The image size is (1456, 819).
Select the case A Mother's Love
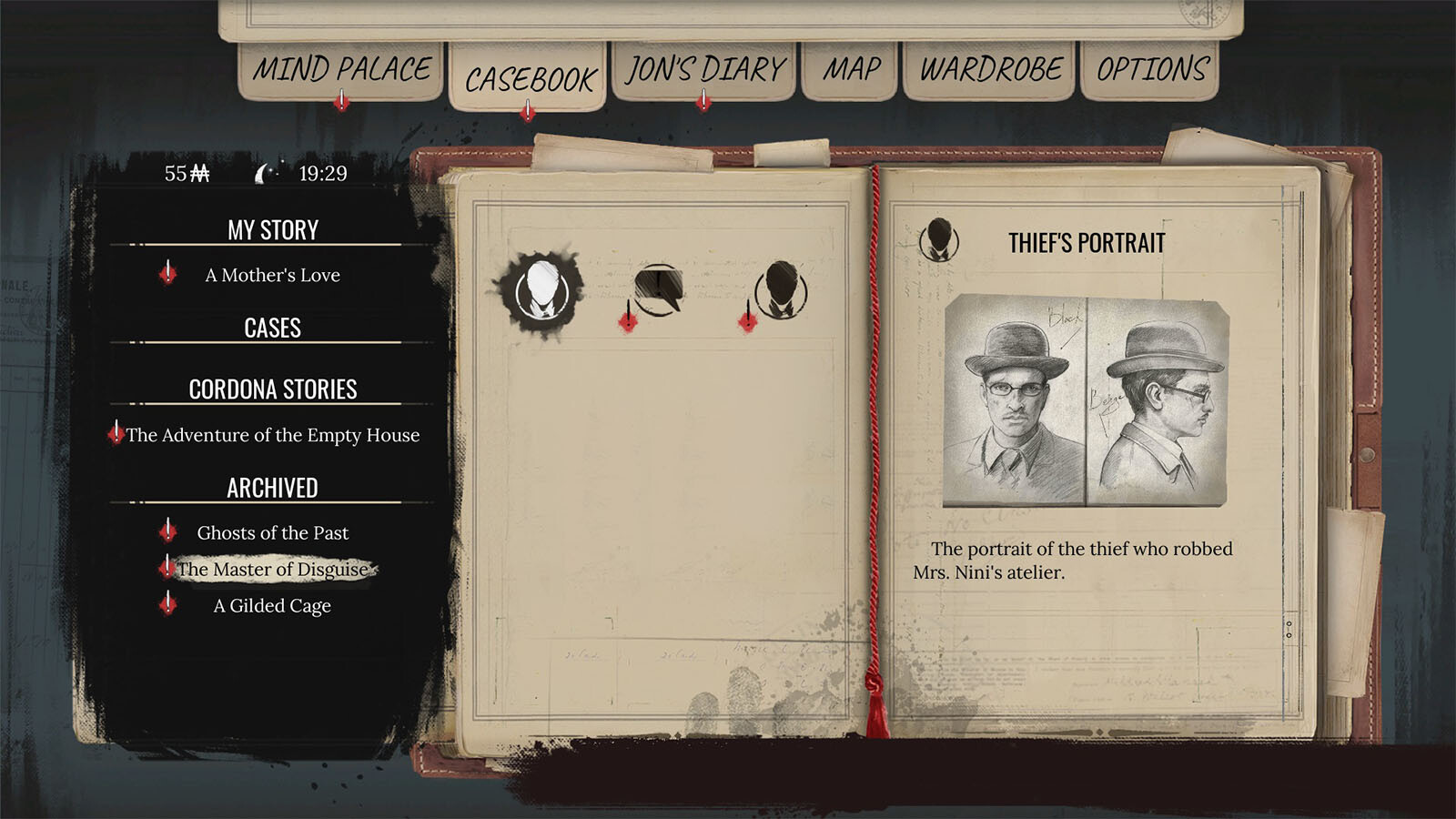pos(272,275)
